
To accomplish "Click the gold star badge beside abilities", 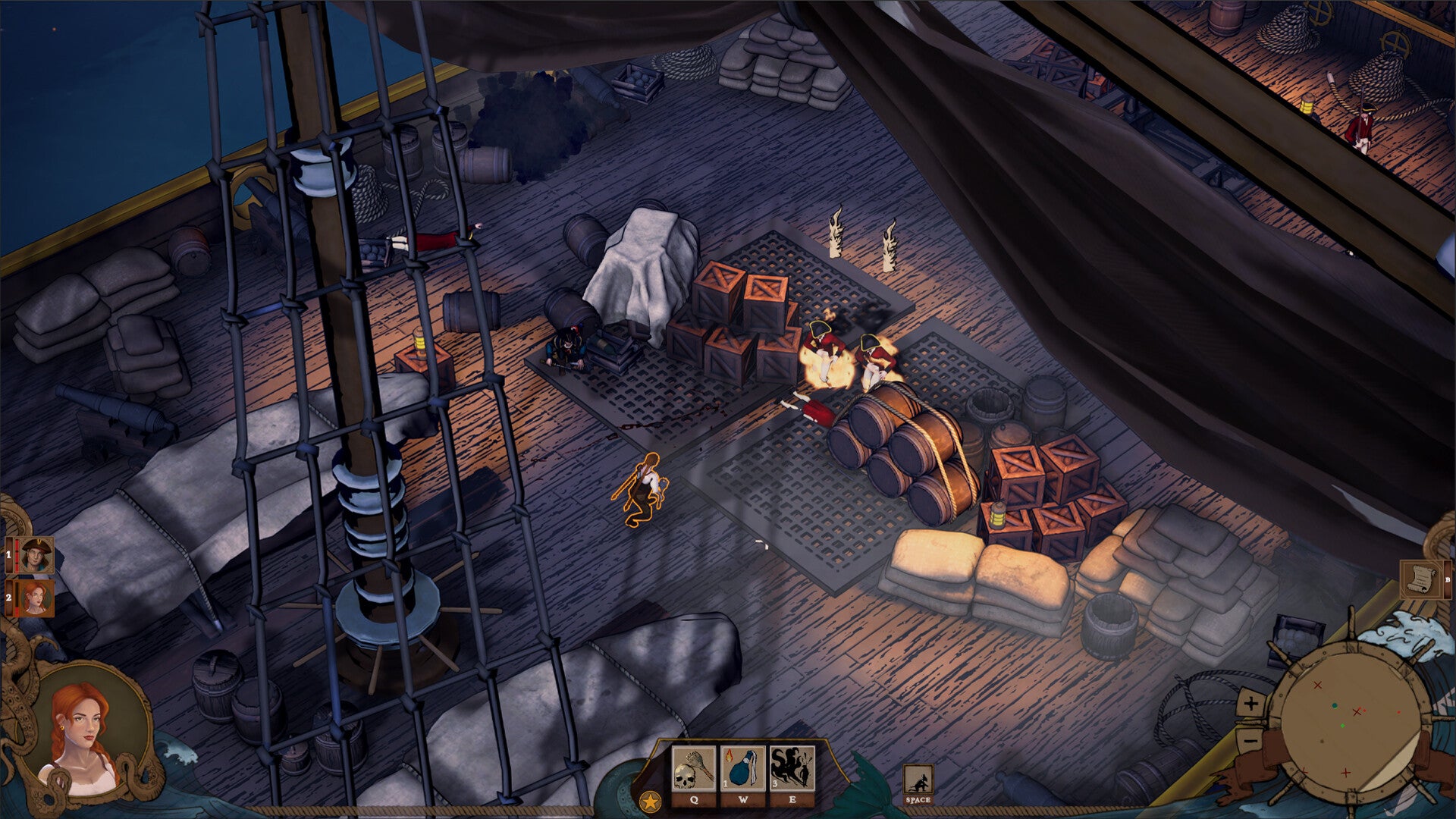I will tap(650, 801).
